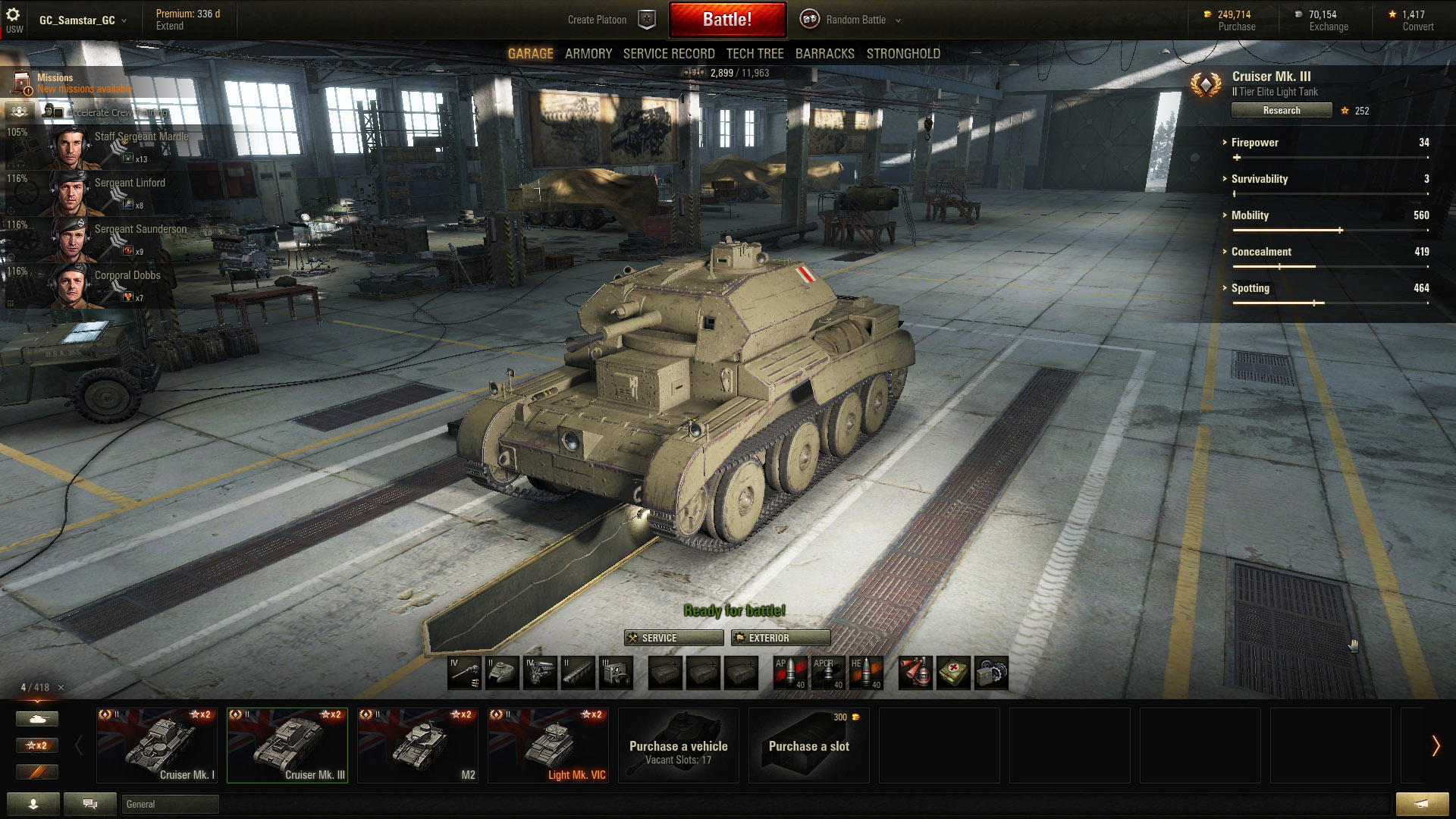Switch to the Armory tab
The width and height of the screenshot is (1456, 819).
588,54
